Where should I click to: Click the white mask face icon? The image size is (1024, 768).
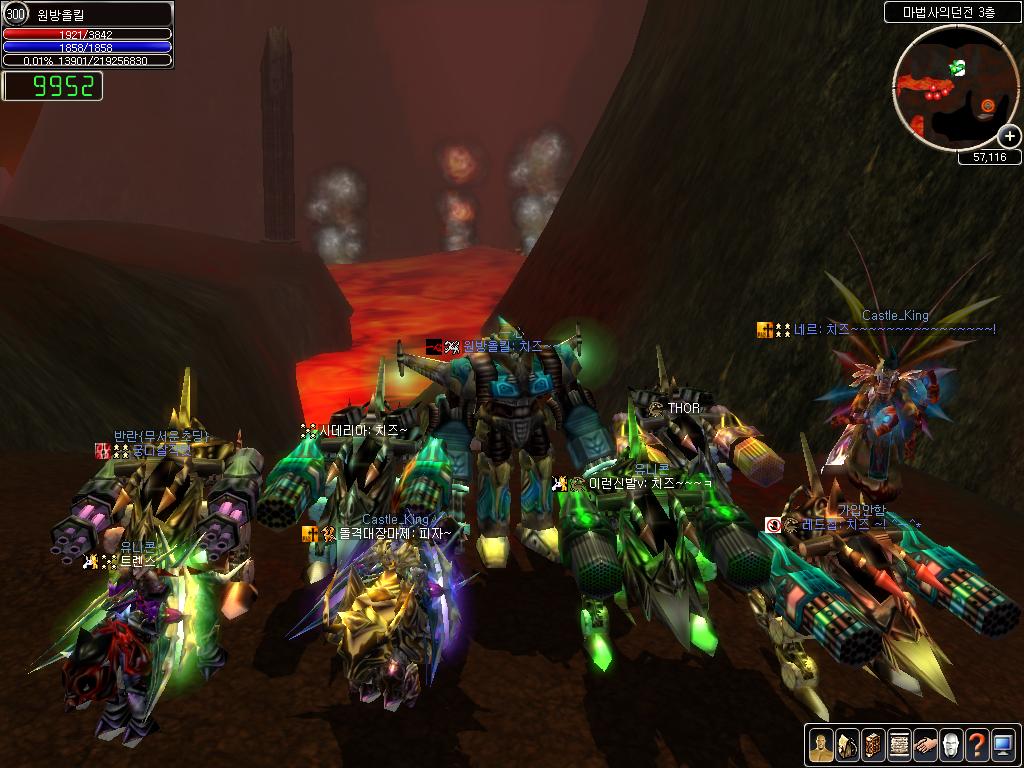pyautogui.click(x=951, y=745)
